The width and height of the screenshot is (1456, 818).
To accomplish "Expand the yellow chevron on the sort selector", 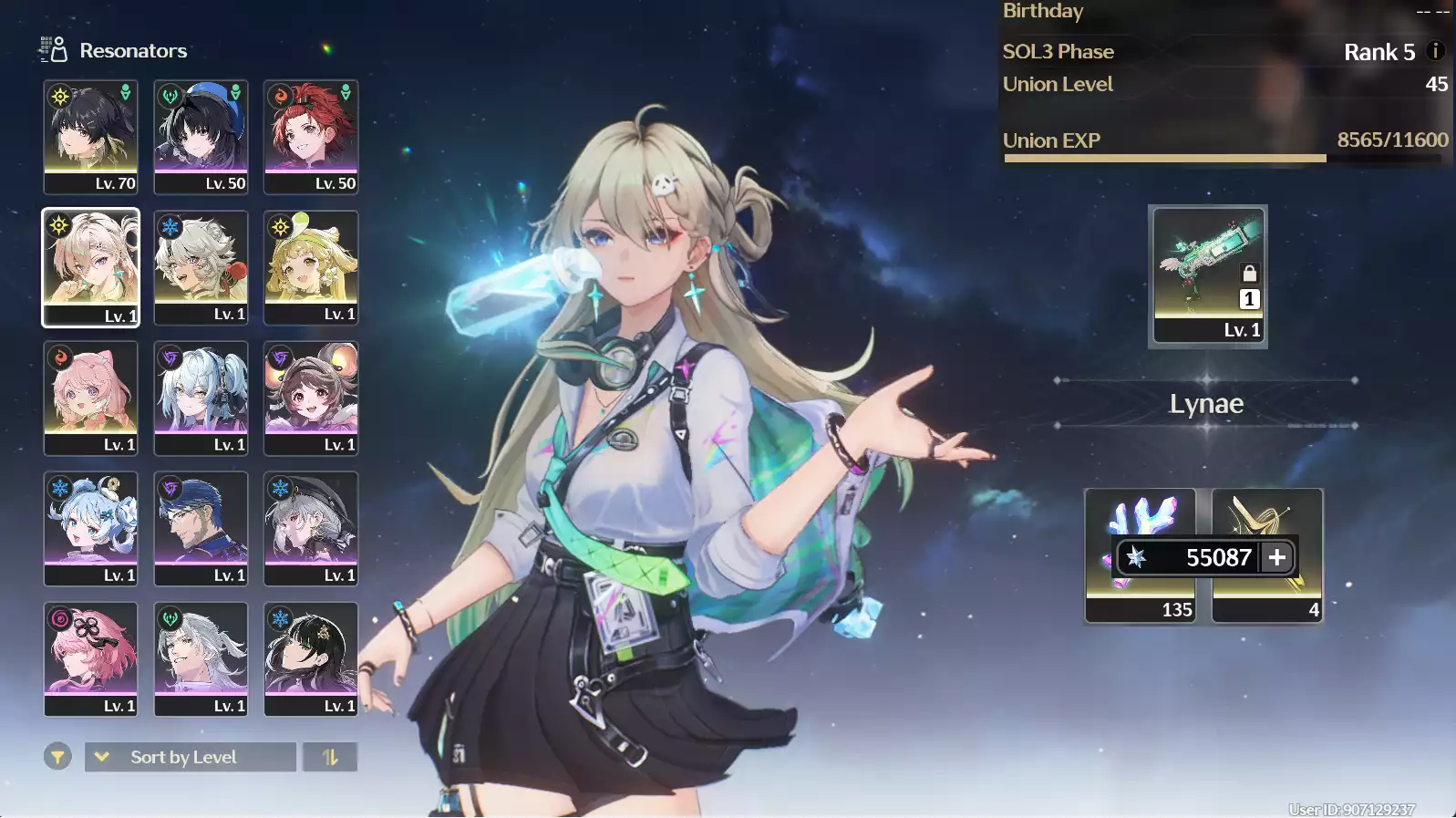I will click(x=100, y=756).
